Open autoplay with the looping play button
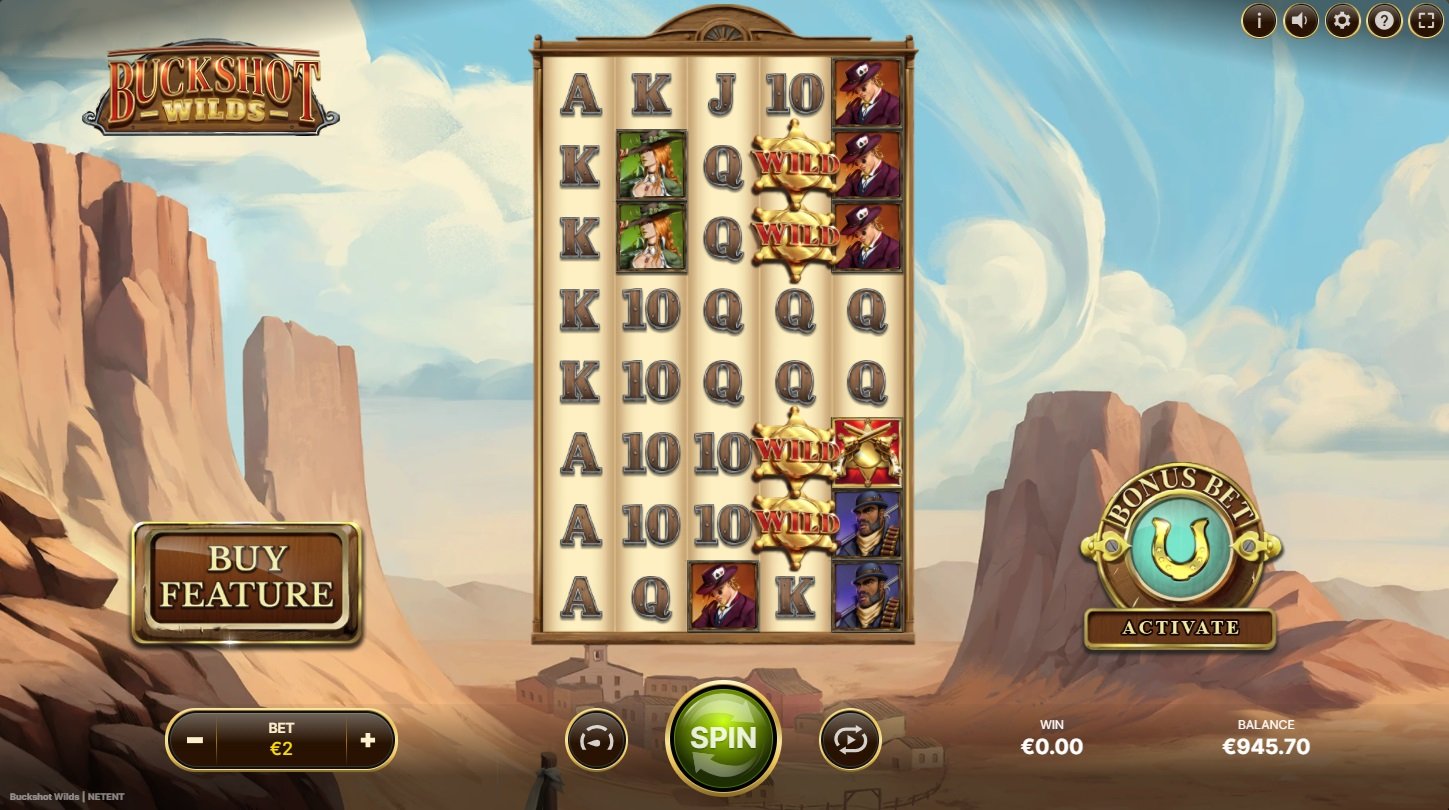 click(850, 741)
